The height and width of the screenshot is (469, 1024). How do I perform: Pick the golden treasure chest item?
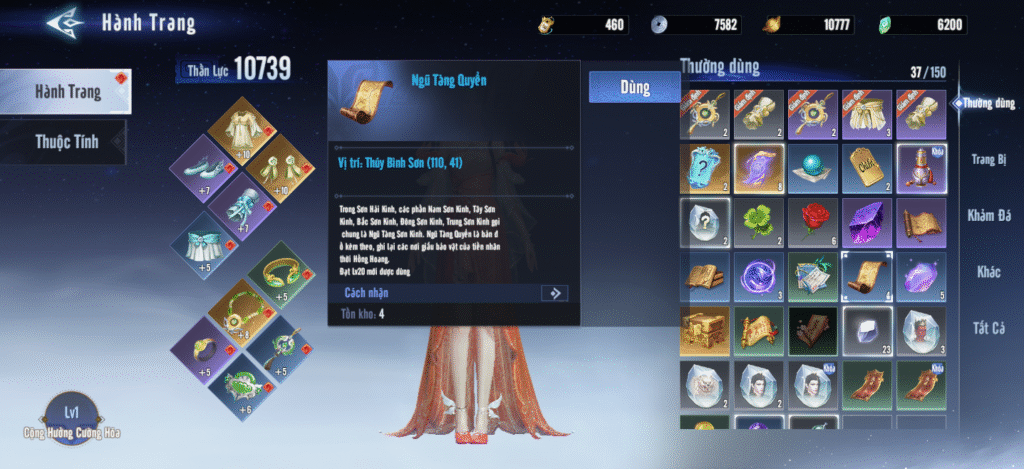click(705, 329)
